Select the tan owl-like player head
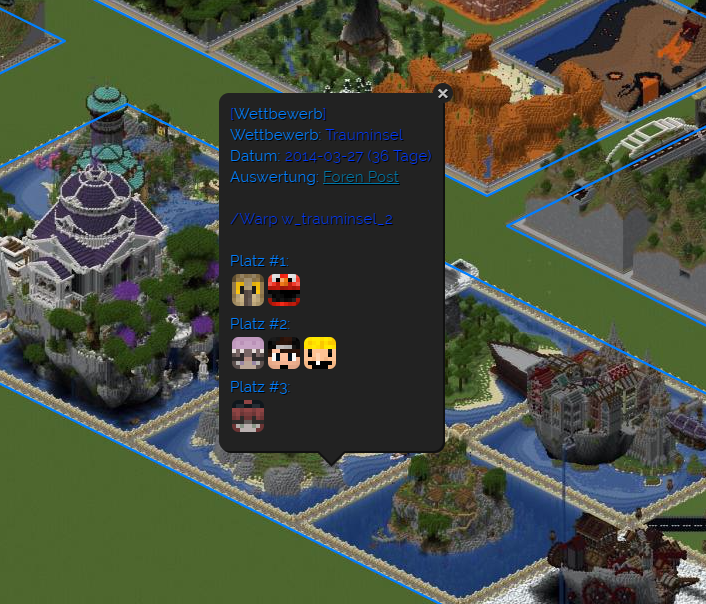The width and height of the screenshot is (706, 604). pyautogui.click(x=248, y=289)
